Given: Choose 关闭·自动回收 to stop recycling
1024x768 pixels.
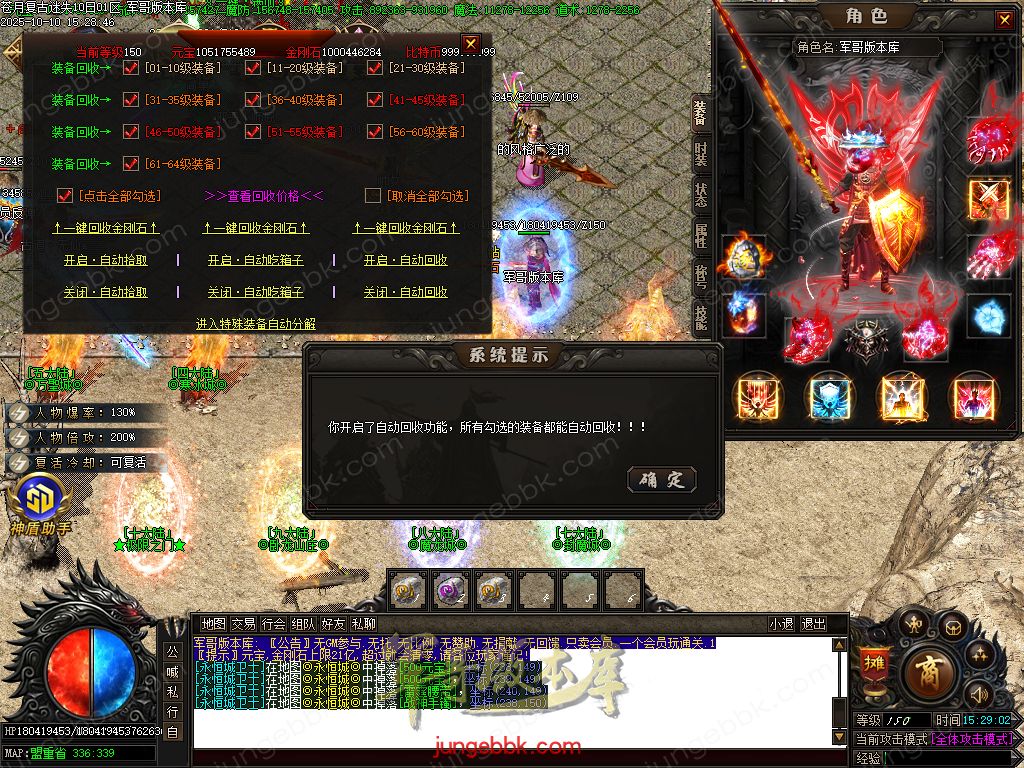Looking at the screenshot, I should coord(405,292).
